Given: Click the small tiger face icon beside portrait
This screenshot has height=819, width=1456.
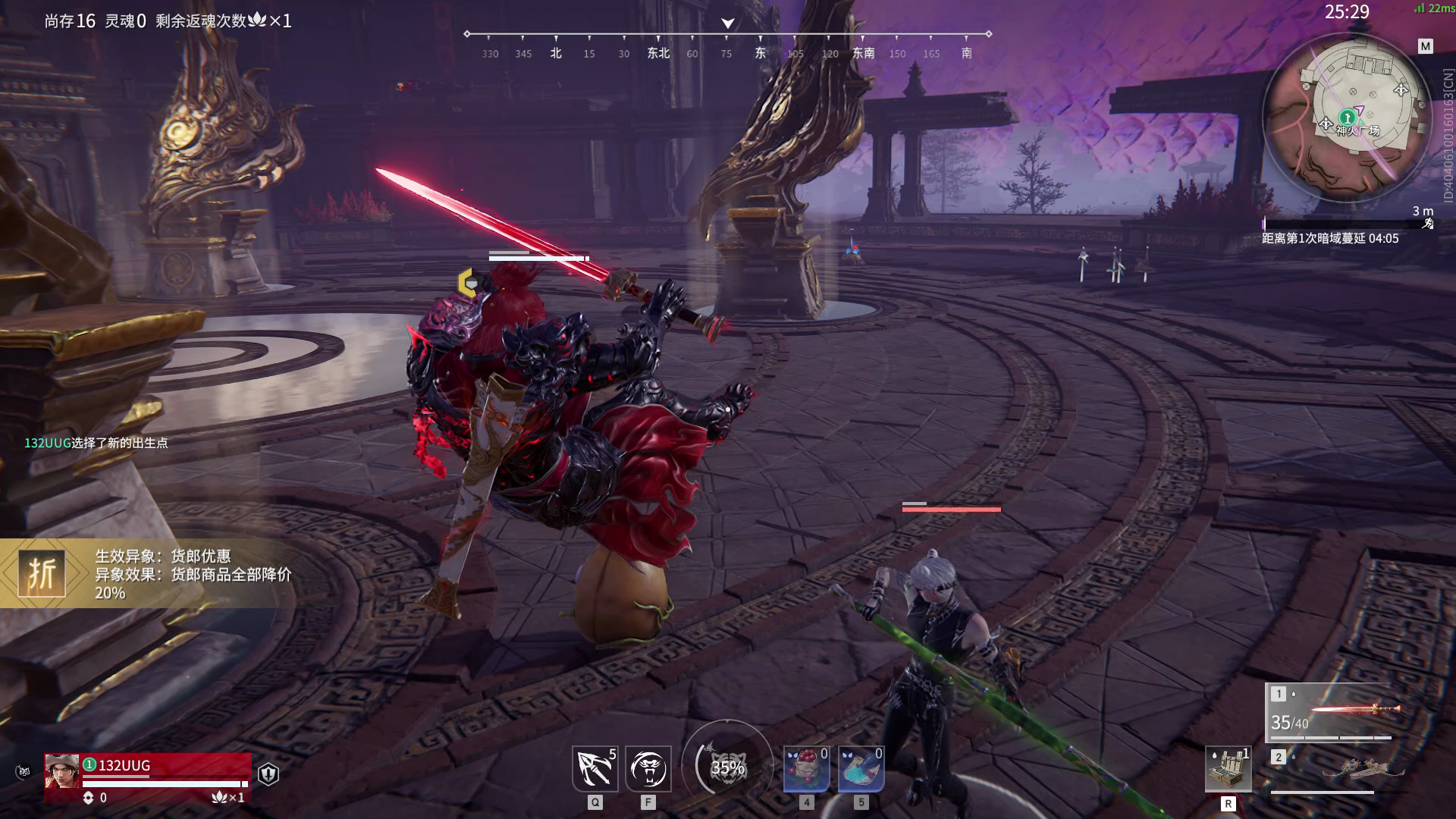Looking at the screenshot, I should tap(24, 773).
